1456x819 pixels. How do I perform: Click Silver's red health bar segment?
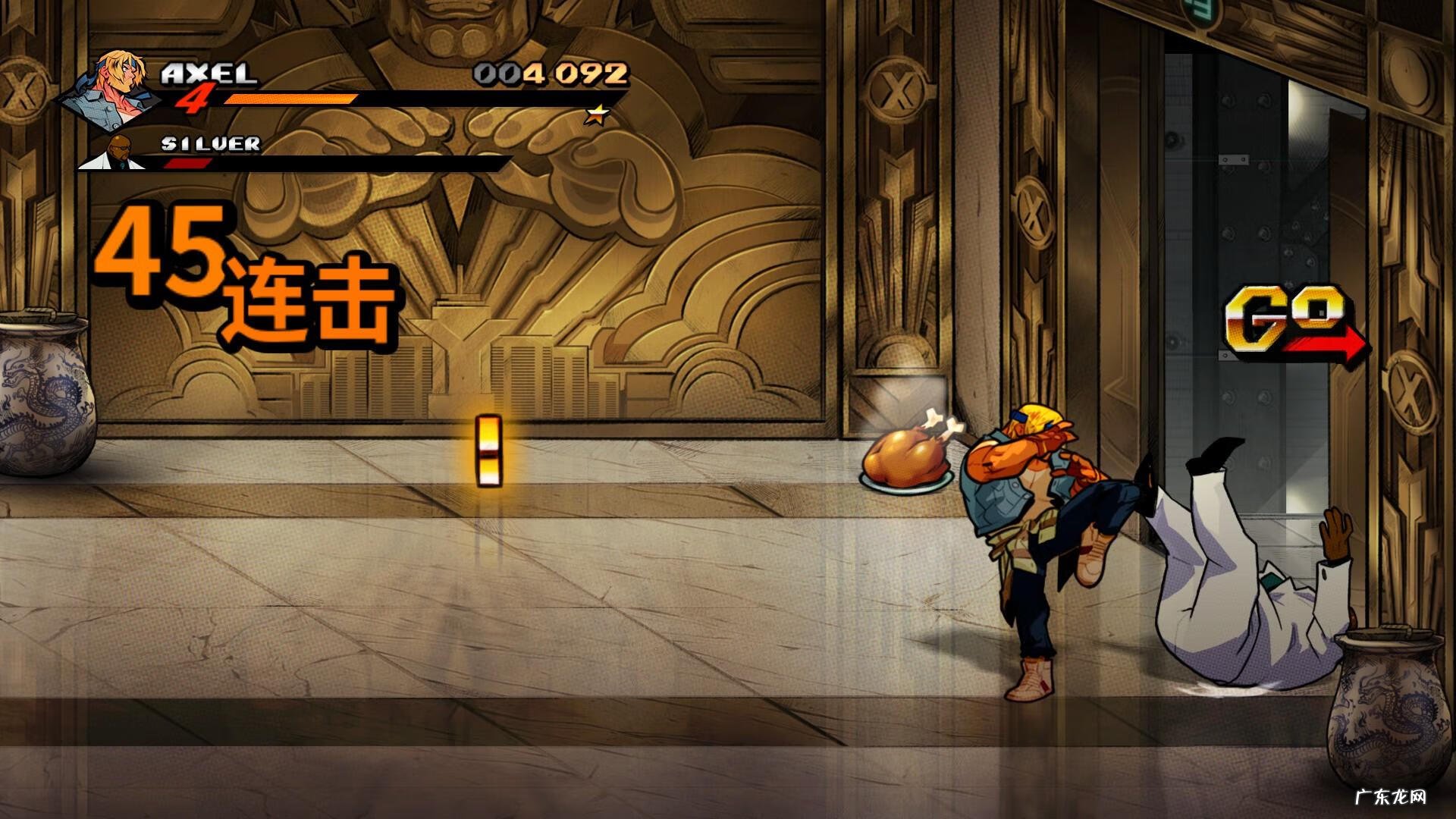tap(190, 163)
